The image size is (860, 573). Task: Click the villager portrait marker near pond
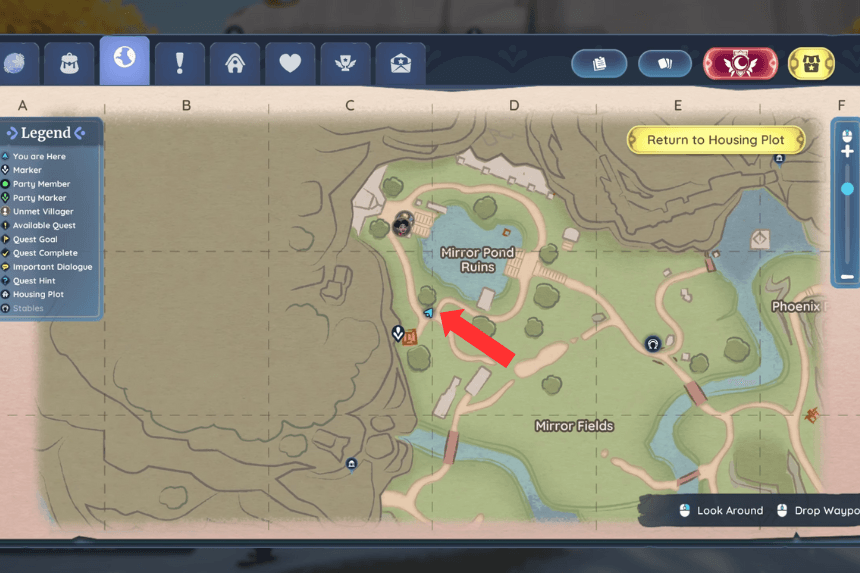pyautogui.click(x=403, y=222)
